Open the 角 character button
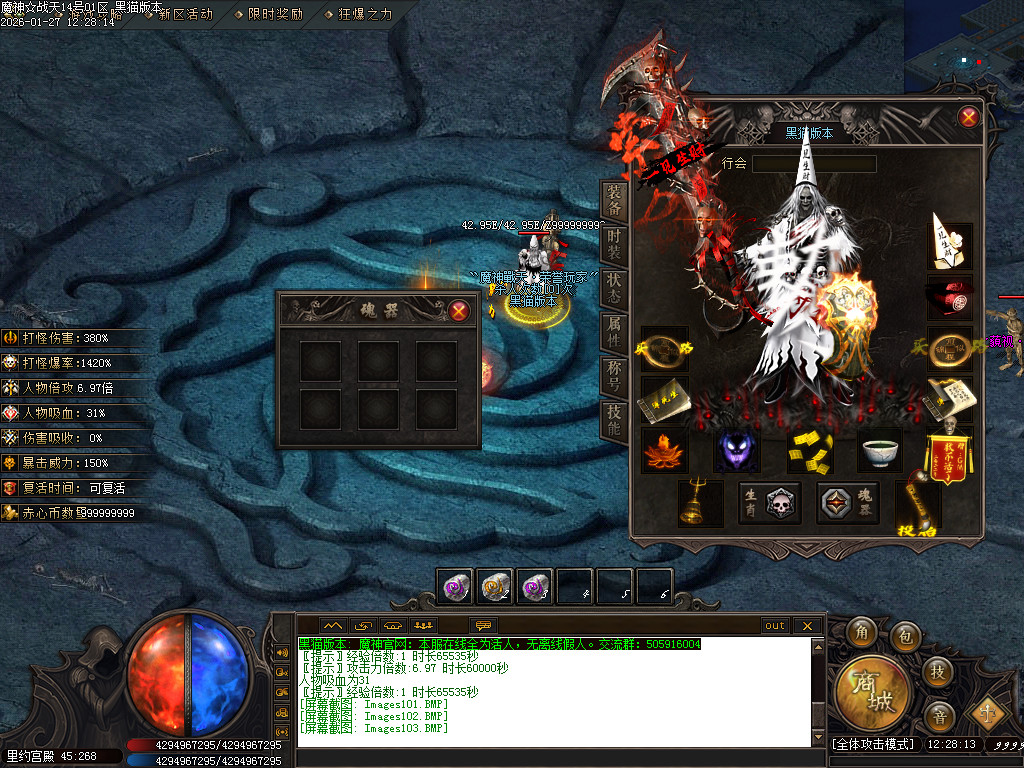 pos(861,633)
